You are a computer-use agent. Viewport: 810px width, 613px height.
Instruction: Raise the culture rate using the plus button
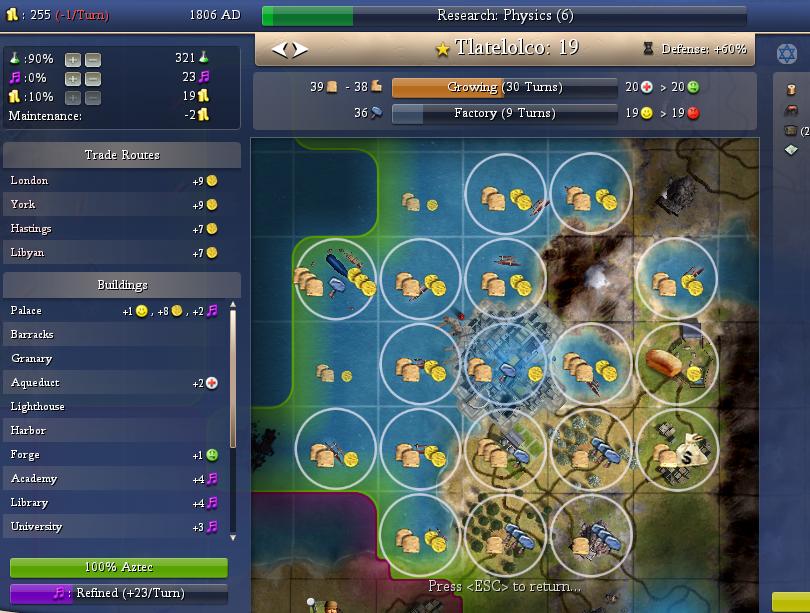click(72, 78)
